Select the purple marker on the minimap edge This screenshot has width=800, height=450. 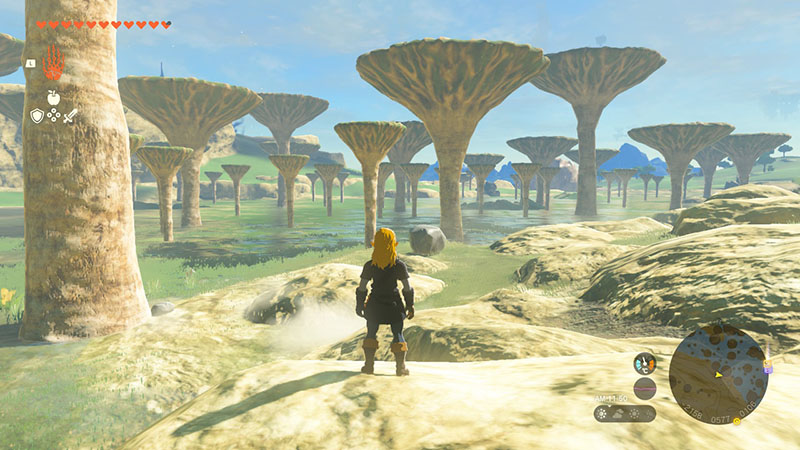coord(767,368)
